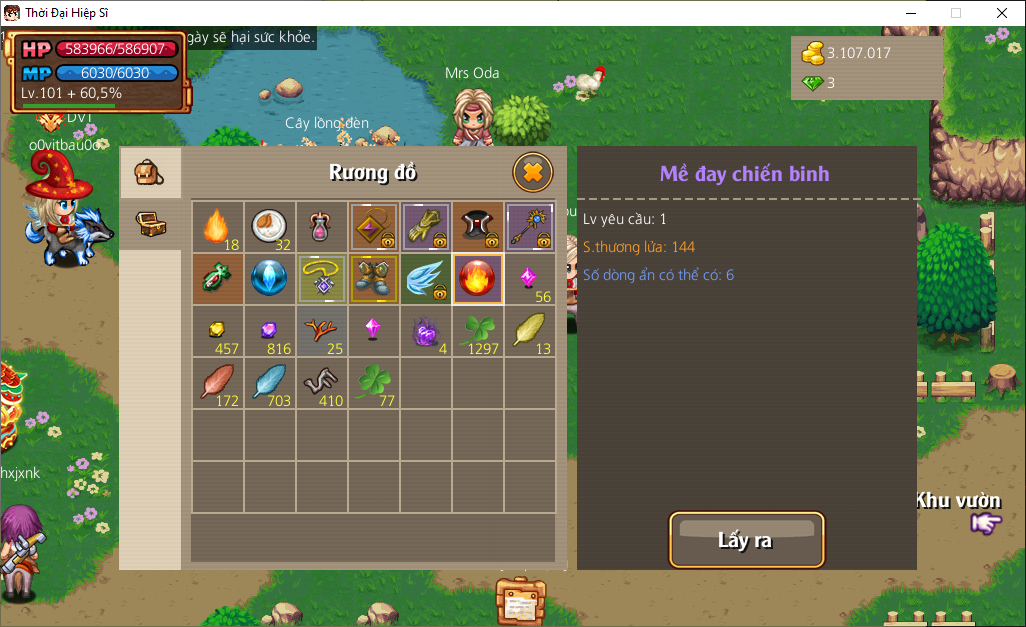Select the flame item stack of 18

[x=218, y=227]
